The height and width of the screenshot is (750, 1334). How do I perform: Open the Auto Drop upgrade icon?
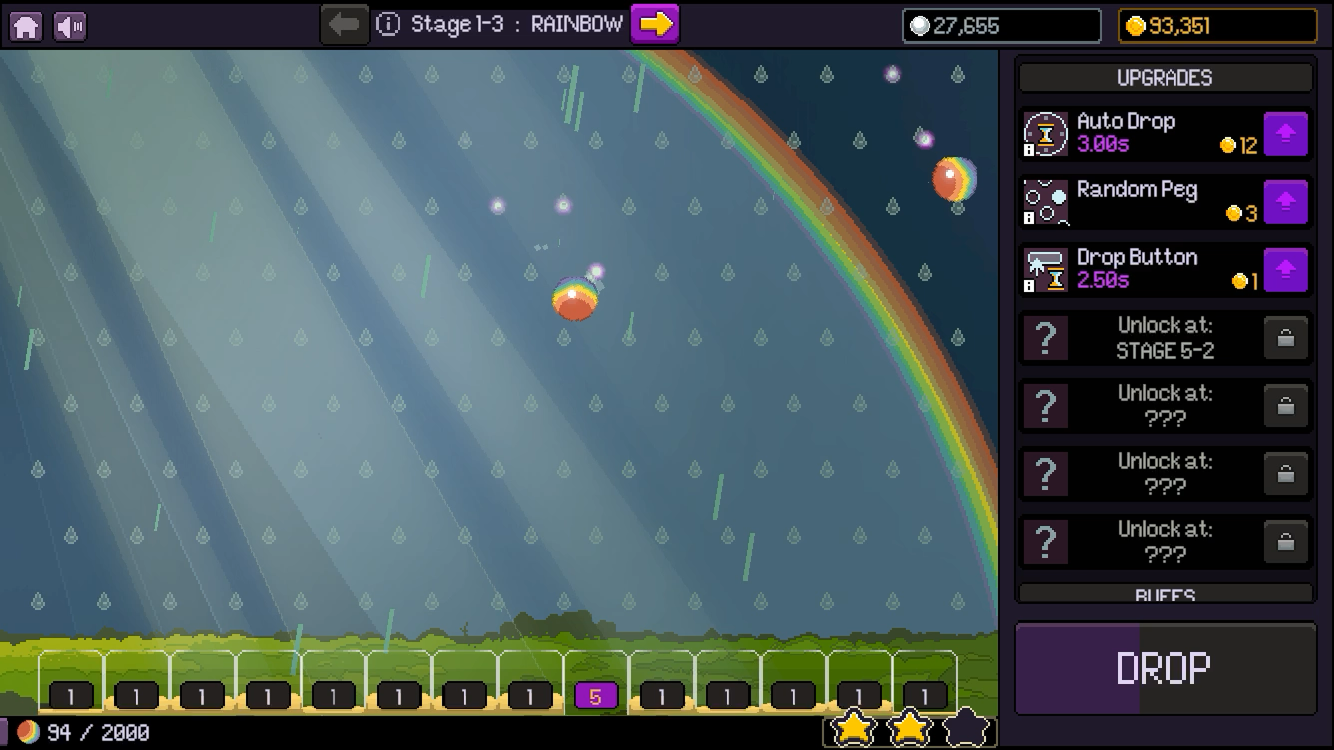coord(1046,134)
